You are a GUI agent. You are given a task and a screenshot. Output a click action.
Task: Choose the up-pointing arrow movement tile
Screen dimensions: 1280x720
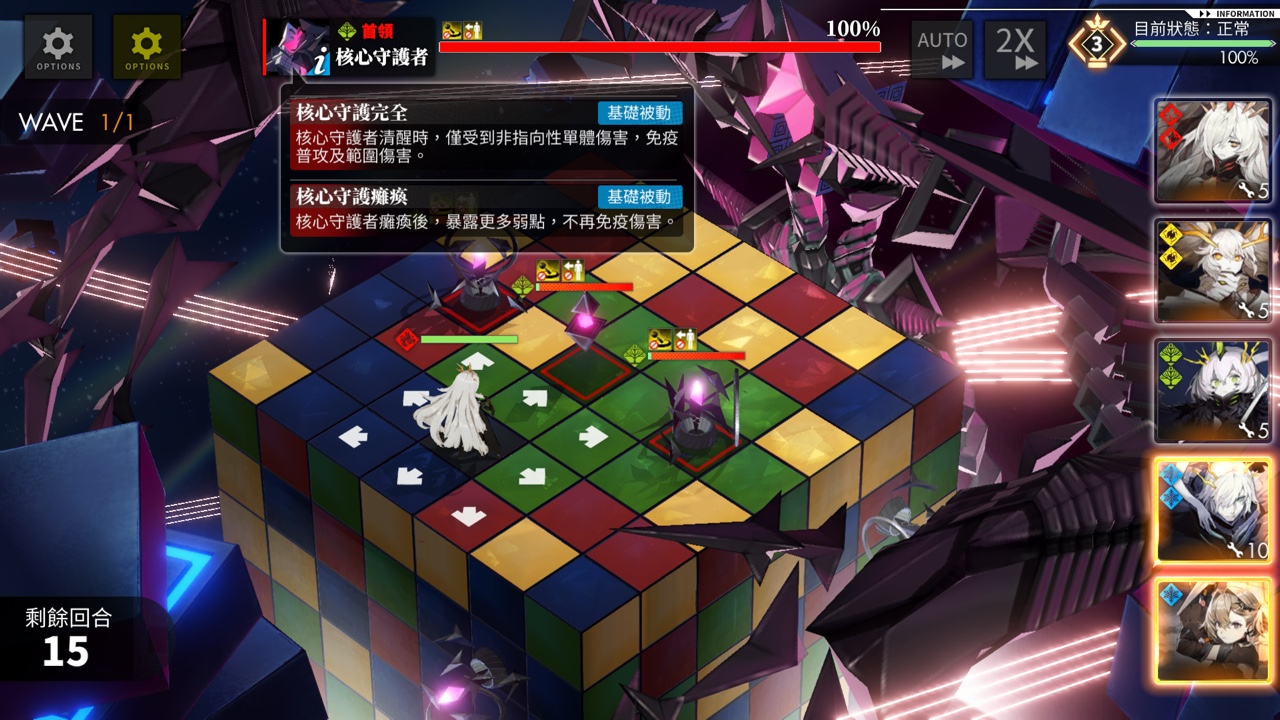(477, 360)
